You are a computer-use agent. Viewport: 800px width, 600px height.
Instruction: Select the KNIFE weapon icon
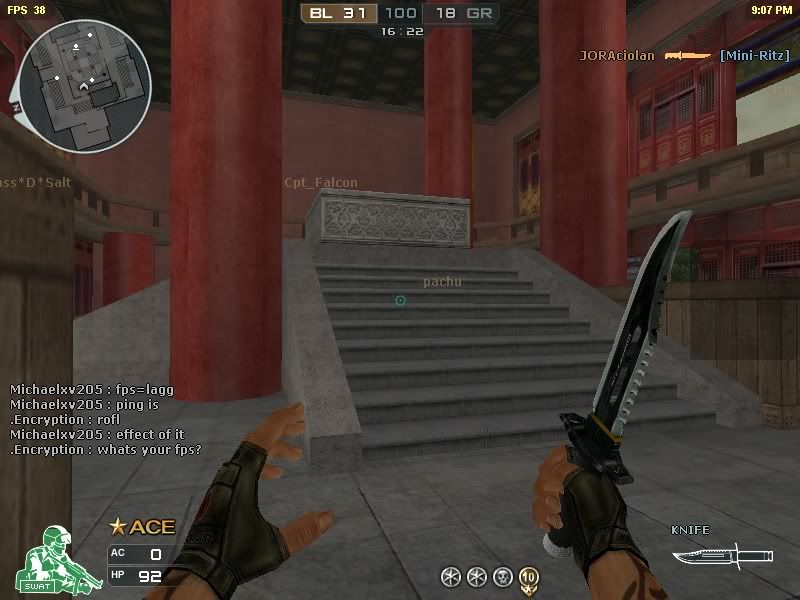pyautogui.click(x=722, y=553)
